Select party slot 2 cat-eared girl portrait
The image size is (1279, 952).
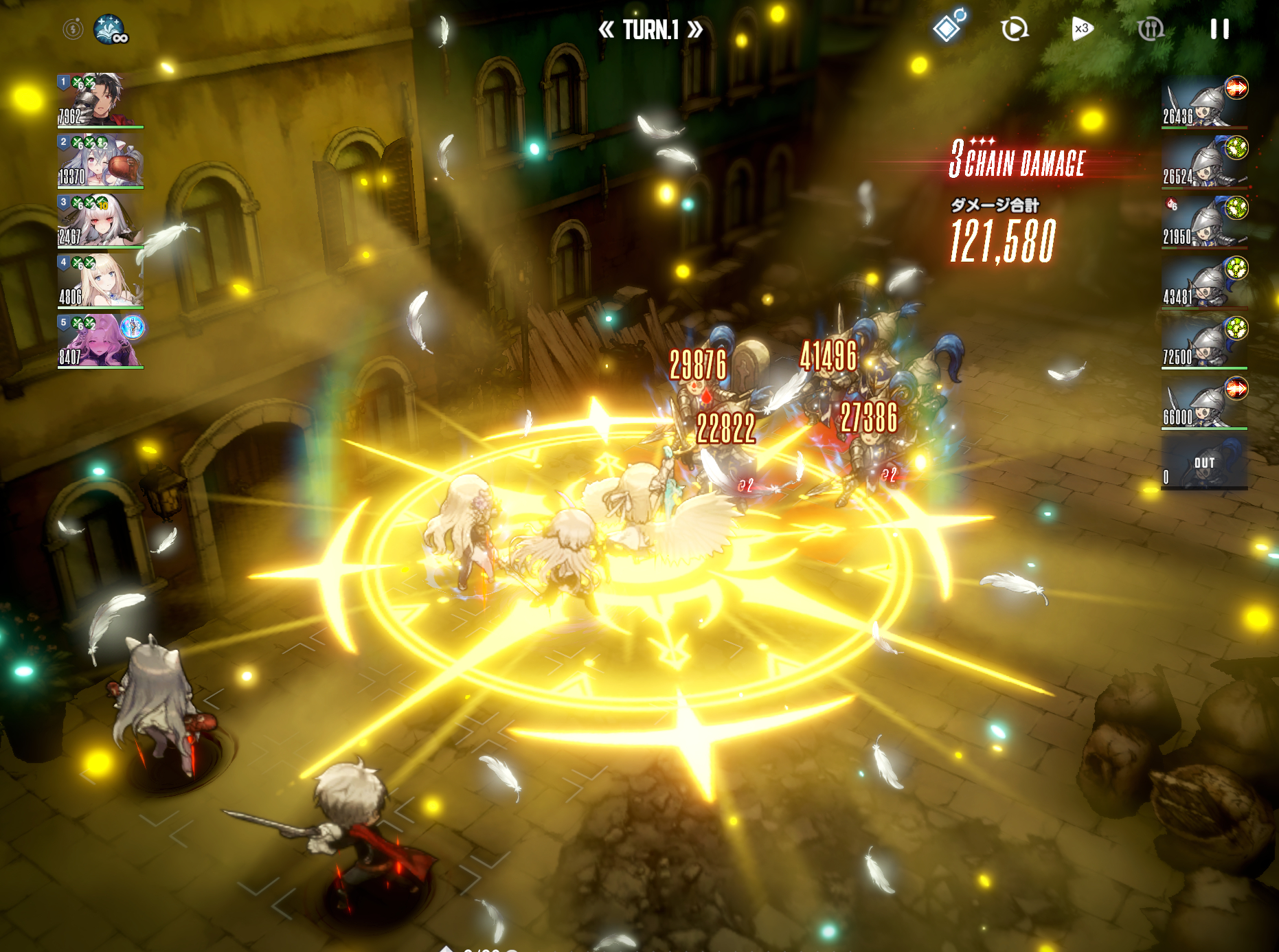point(100,161)
